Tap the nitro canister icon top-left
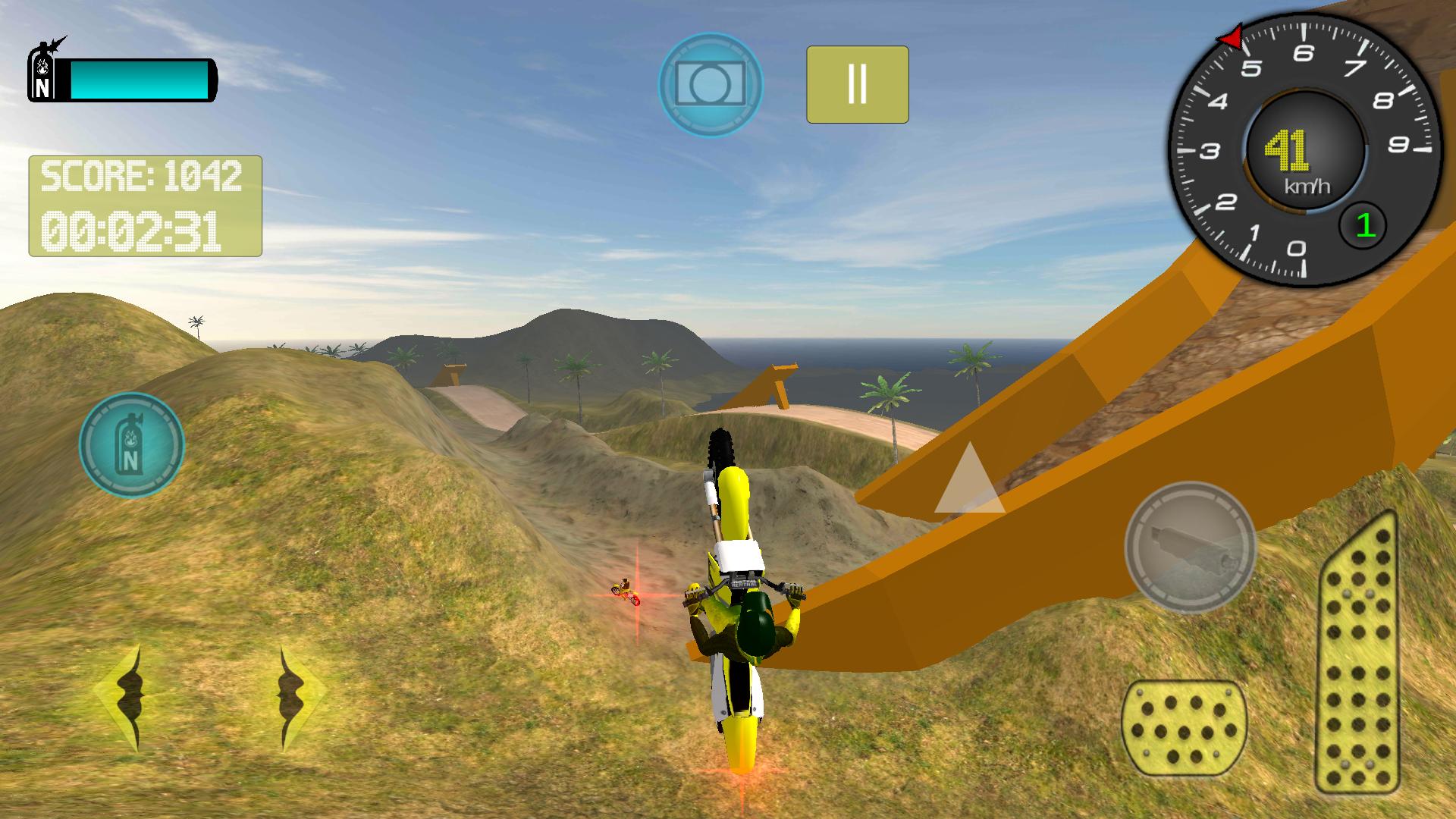The width and height of the screenshot is (1456, 819). (43, 72)
